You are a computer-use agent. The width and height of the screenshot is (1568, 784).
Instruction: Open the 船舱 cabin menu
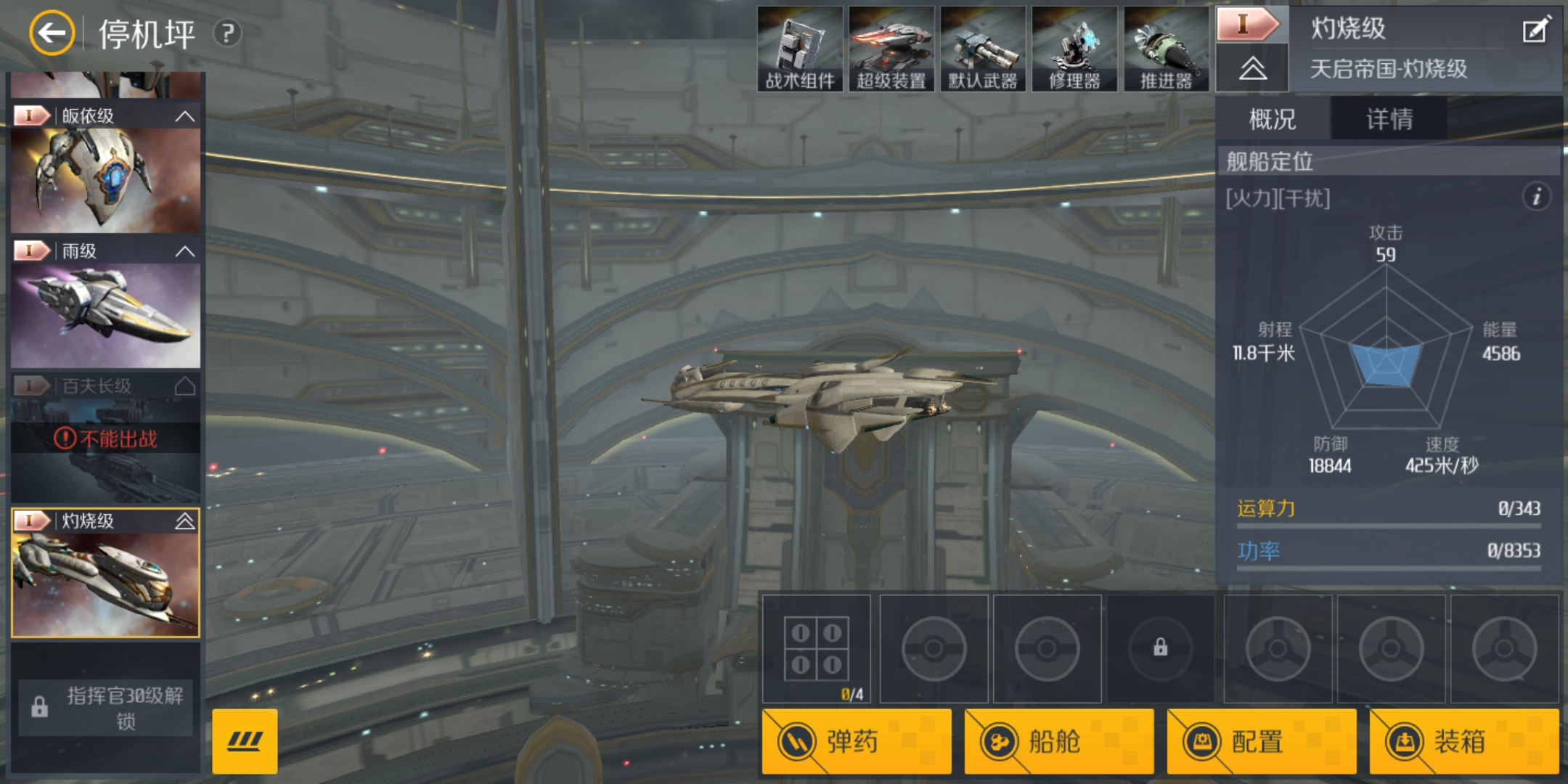pos(1058,741)
